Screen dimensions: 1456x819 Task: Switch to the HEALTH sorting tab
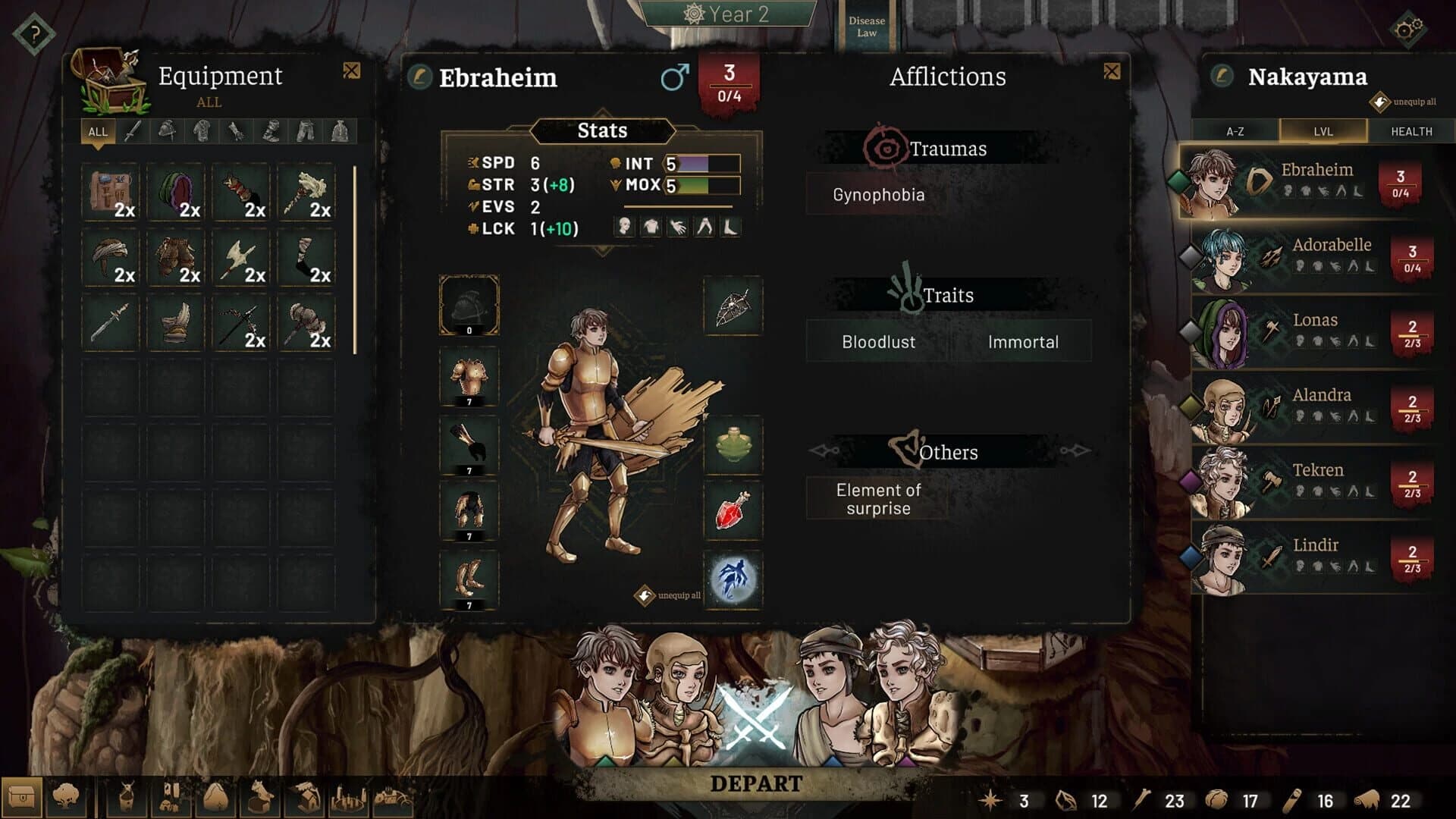pyautogui.click(x=1410, y=131)
